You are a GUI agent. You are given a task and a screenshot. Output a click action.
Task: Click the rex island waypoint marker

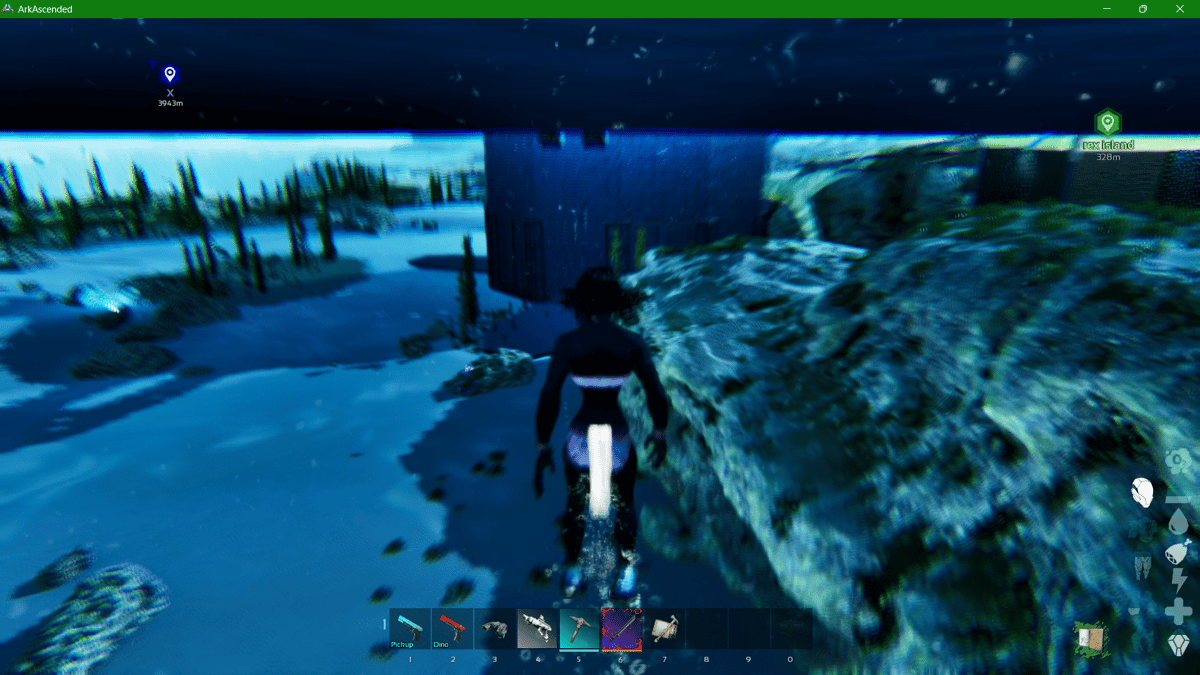[1107, 123]
